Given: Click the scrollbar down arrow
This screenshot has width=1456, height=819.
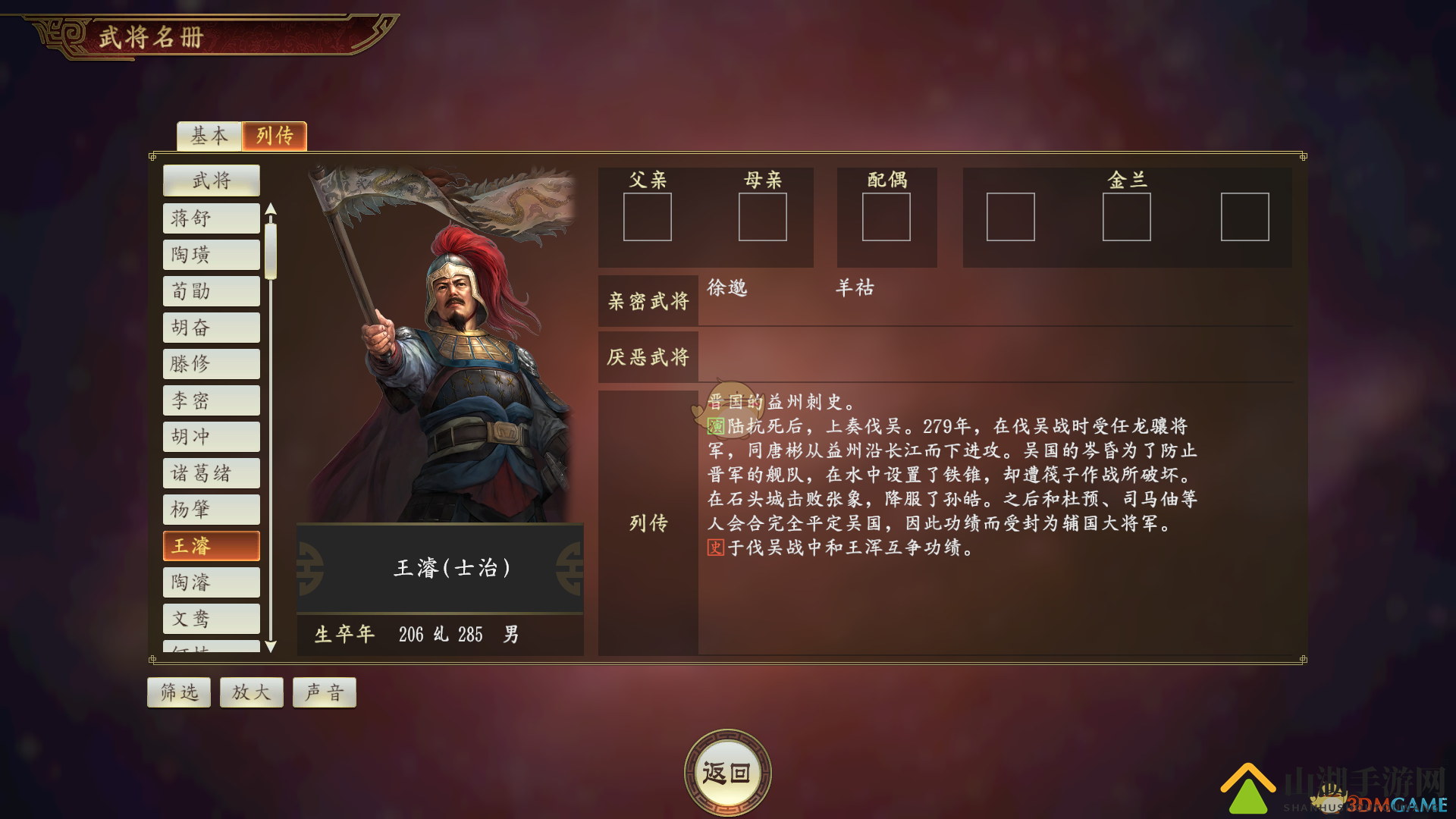Looking at the screenshot, I should click(x=271, y=646).
